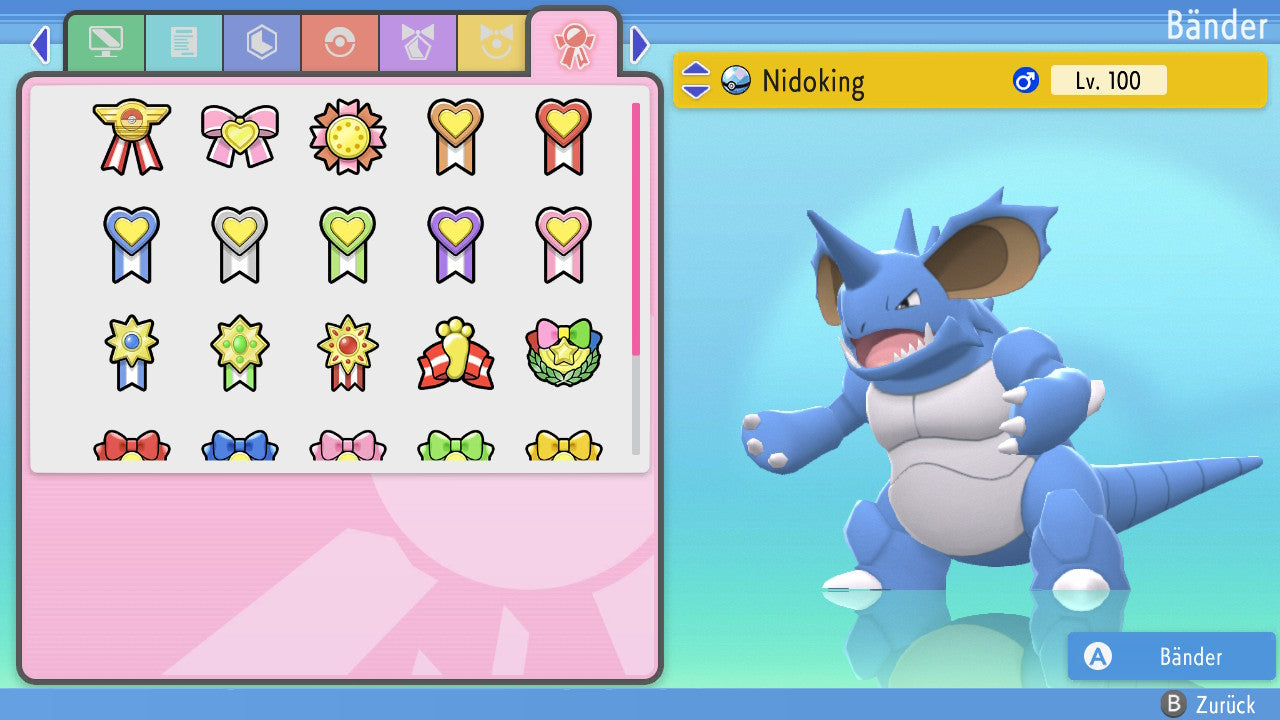Open the teal notes page tab

tap(183, 43)
